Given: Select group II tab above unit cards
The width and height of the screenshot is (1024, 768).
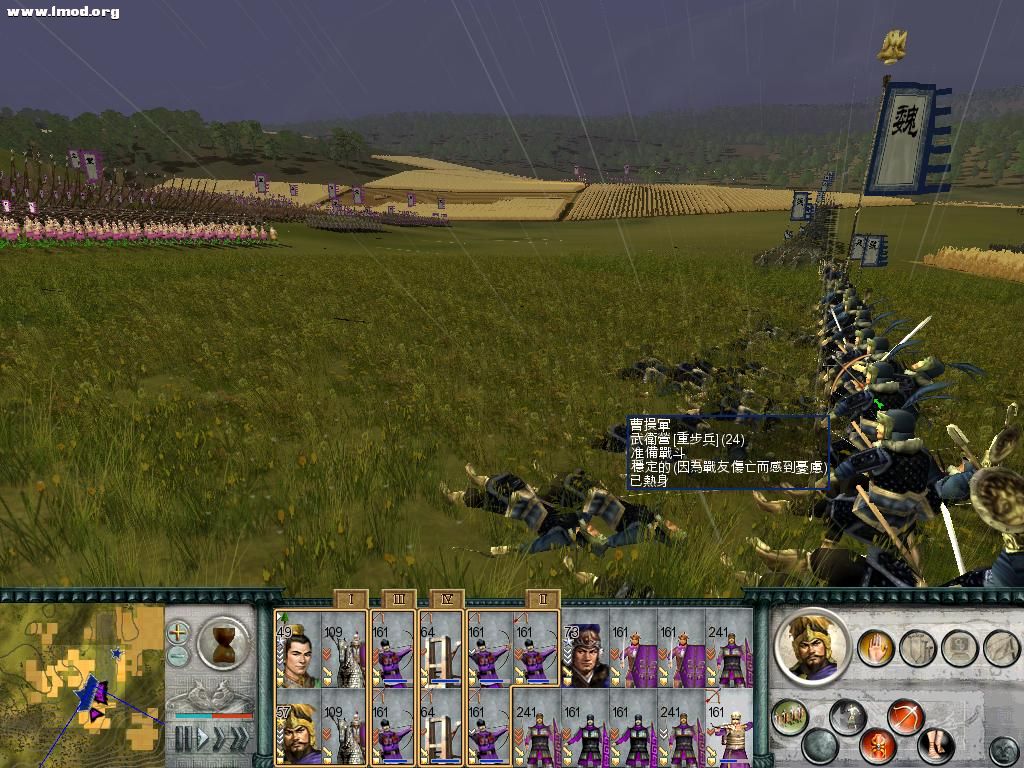Looking at the screenshot, I should click(x=542, y=599).
